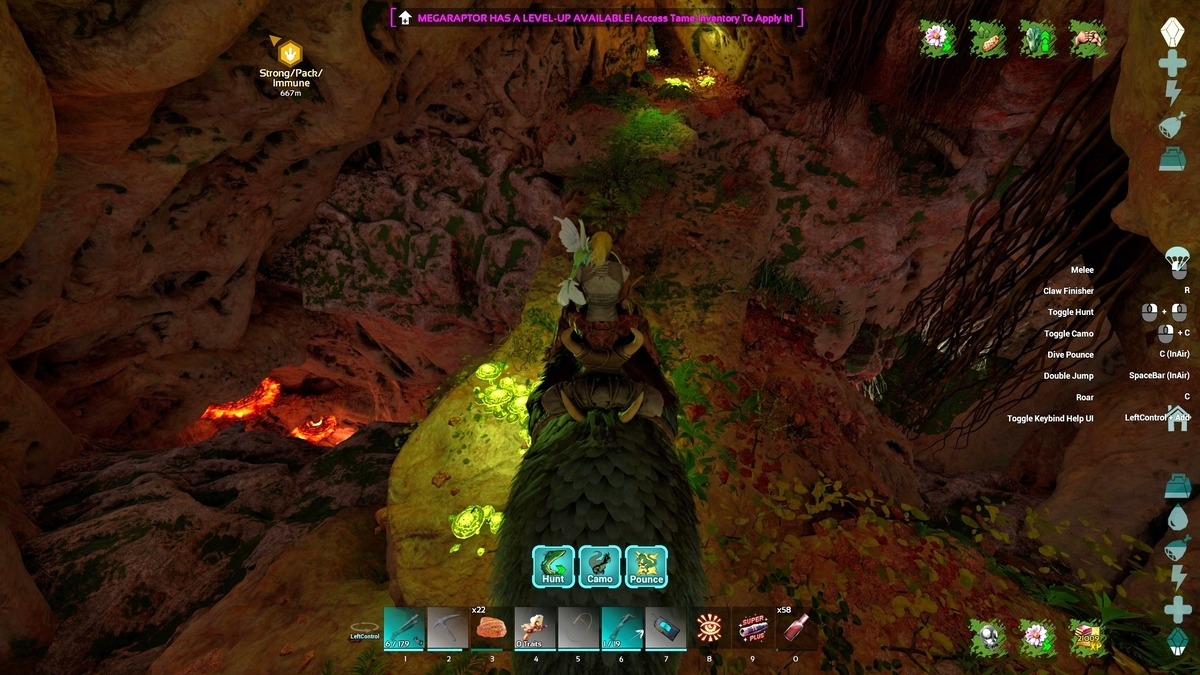This screenshot has width=1200, height=675.
Task: Use the red bottle stack of 58
Action: tap(796, 628)
